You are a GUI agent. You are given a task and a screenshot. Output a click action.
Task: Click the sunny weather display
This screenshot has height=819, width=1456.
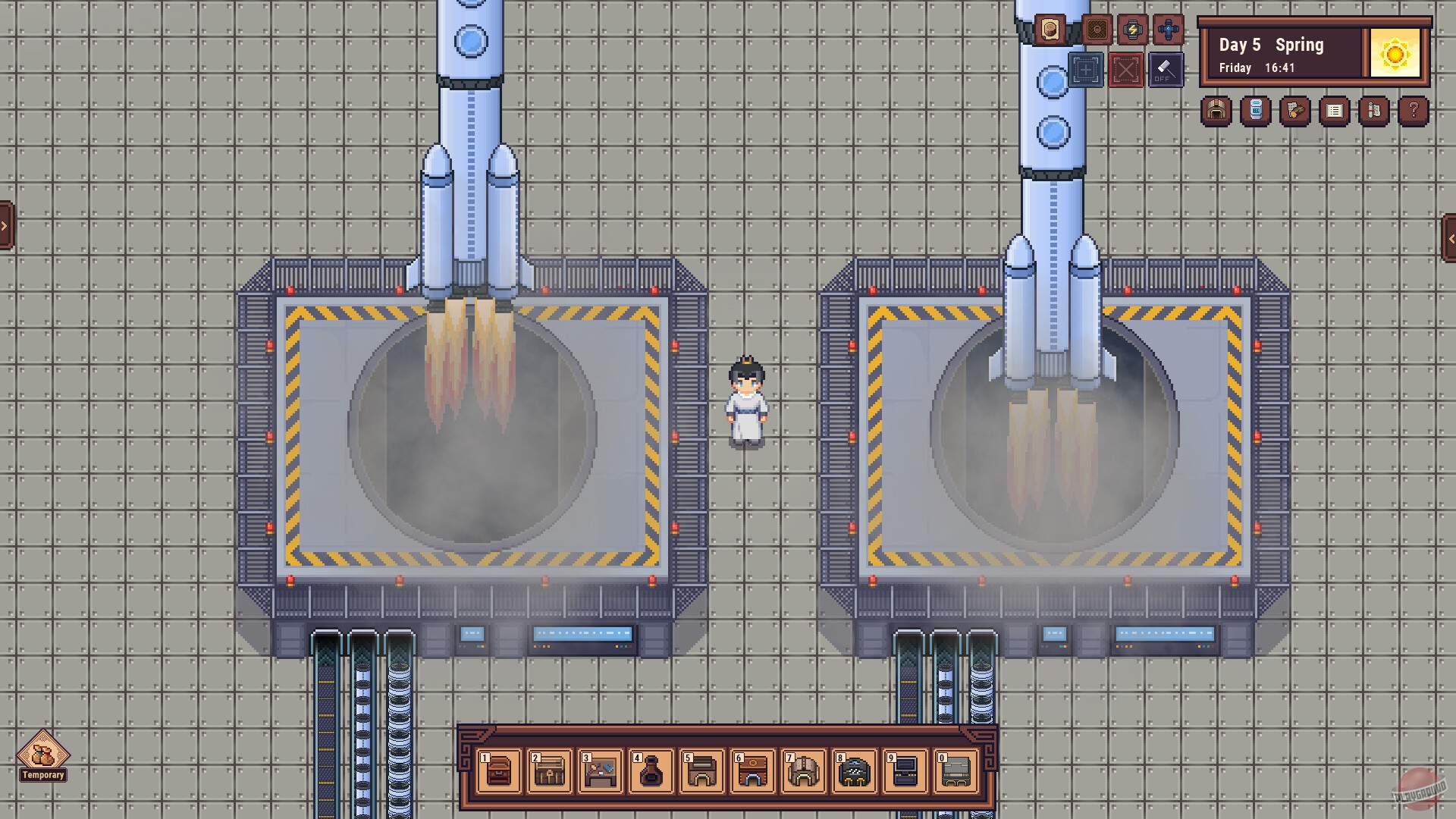click(1395, 53)
